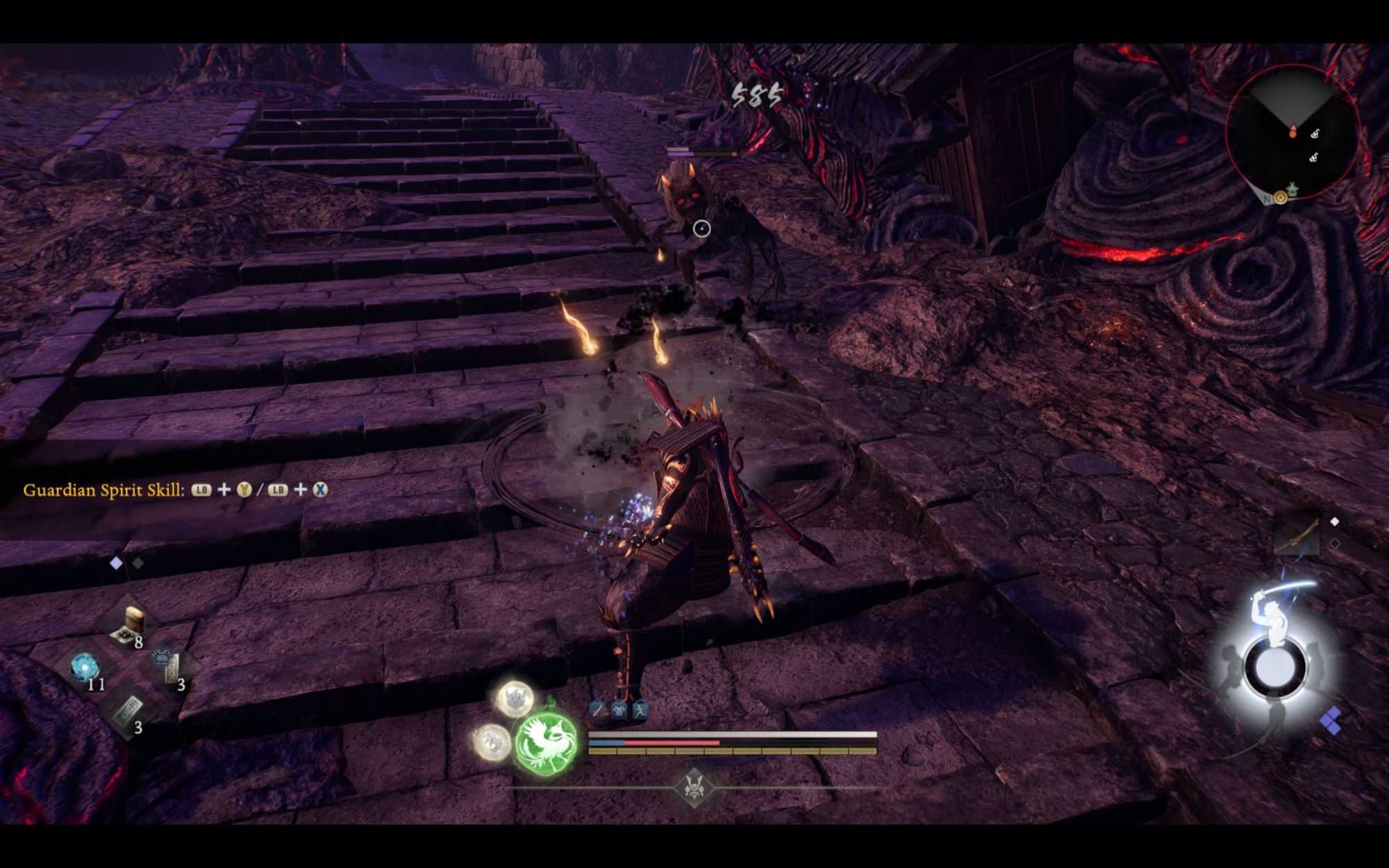Click the blue stacked diamonds indicator

[1331, 721]
